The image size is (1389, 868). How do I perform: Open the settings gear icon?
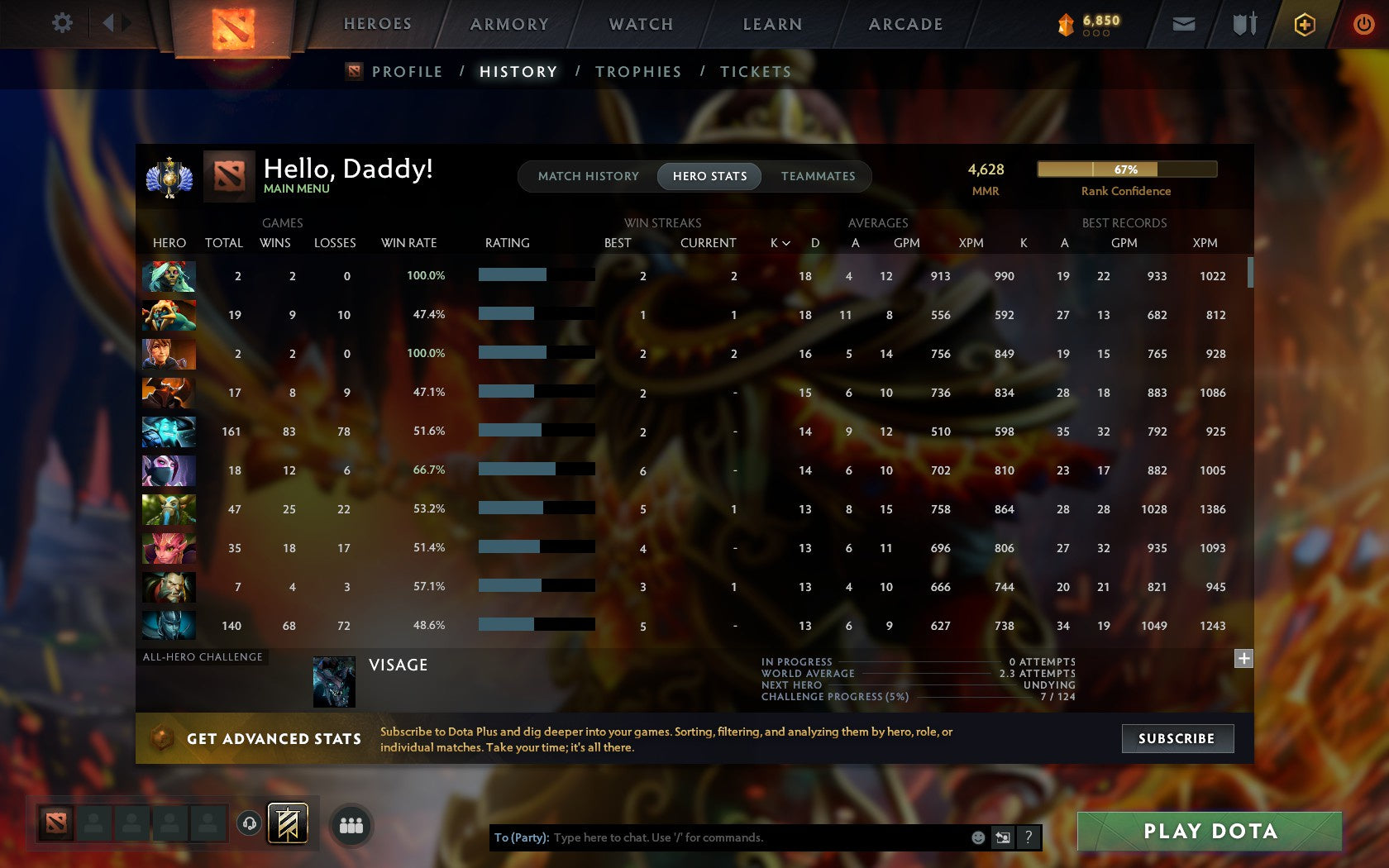click(x=61, y=23)
